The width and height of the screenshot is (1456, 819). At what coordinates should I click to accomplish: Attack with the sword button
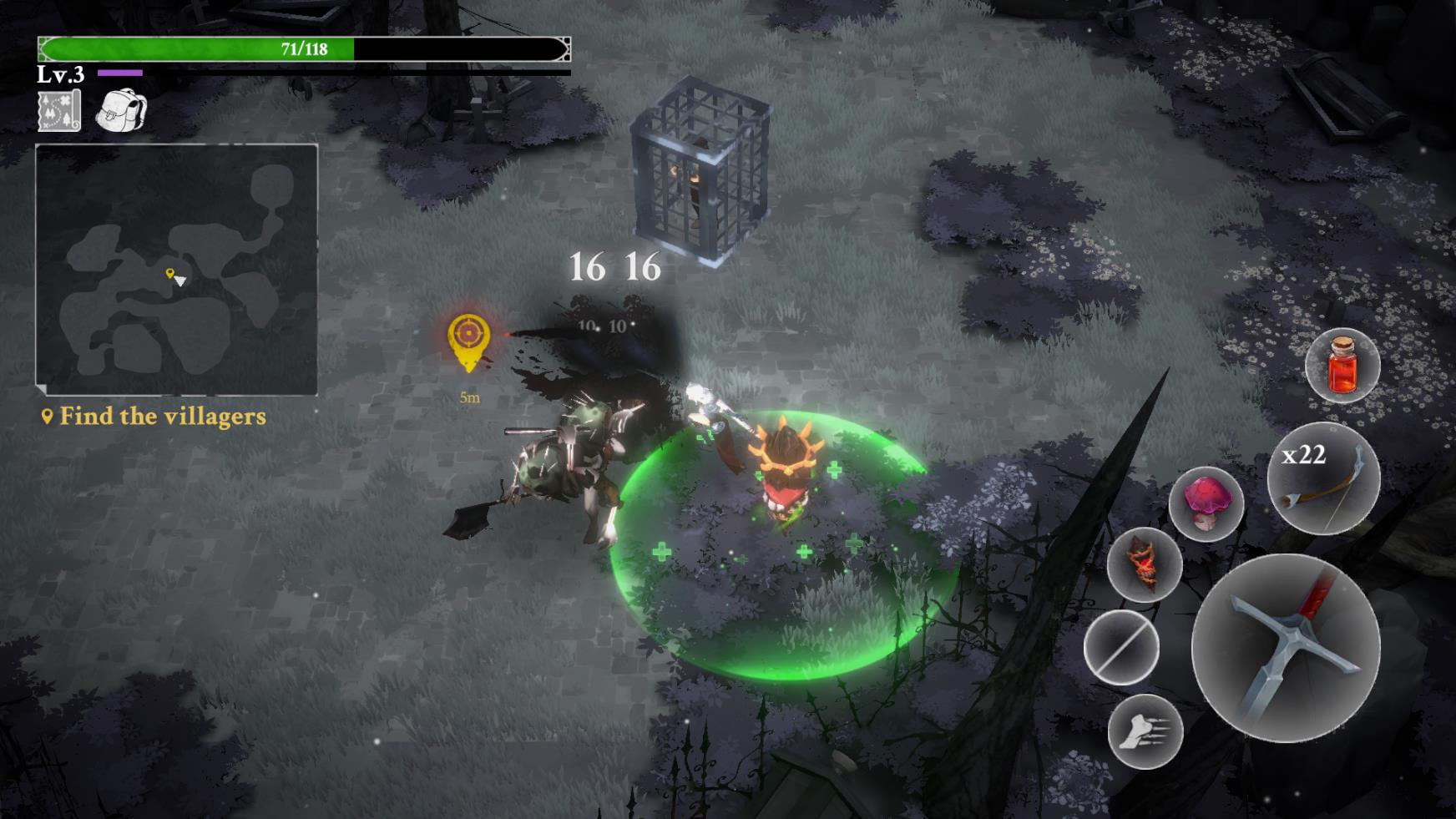point(1286,648)
